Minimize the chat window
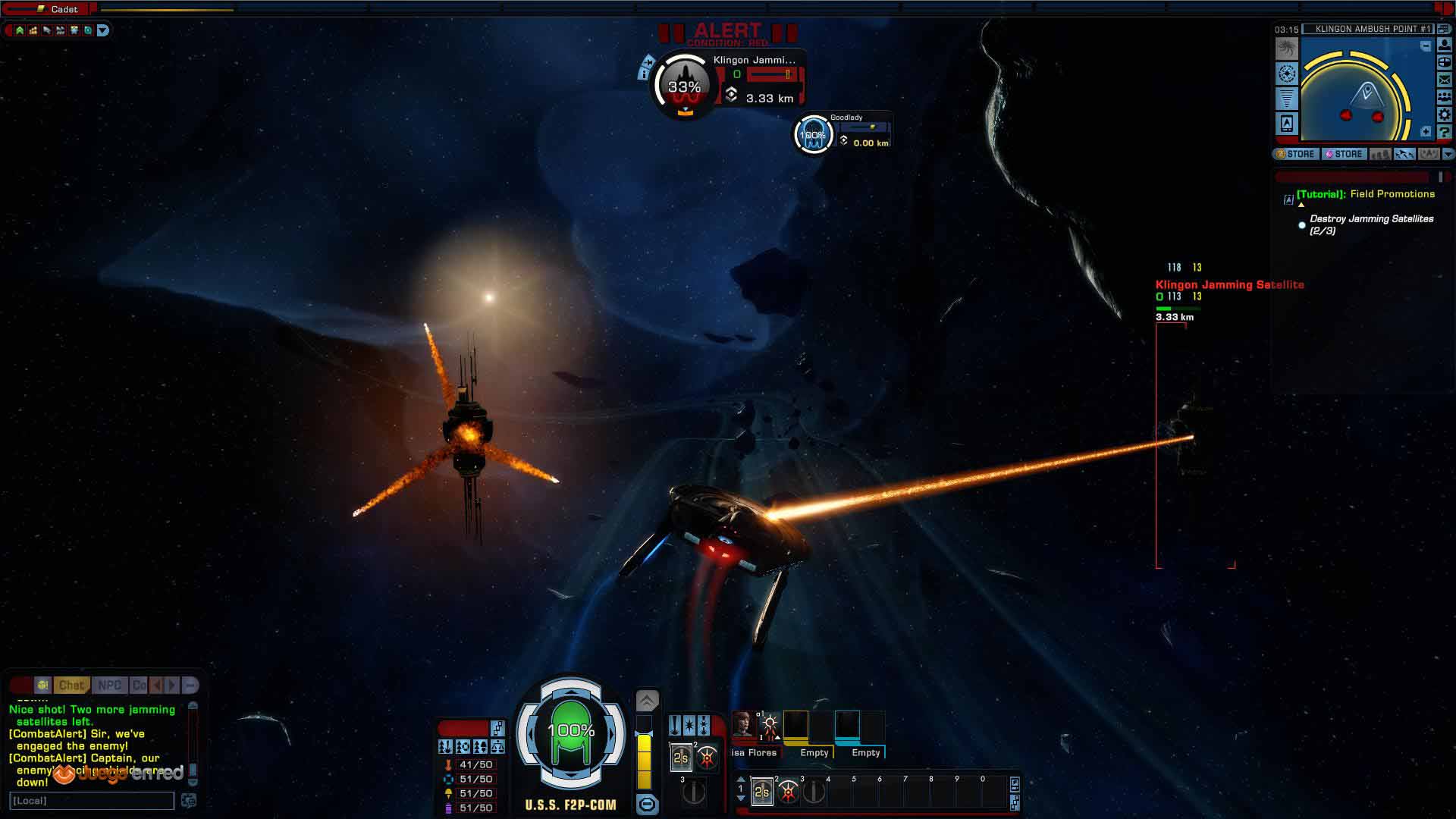The width and height of the screenshot is (1456, 819). (x=190, y=686)
